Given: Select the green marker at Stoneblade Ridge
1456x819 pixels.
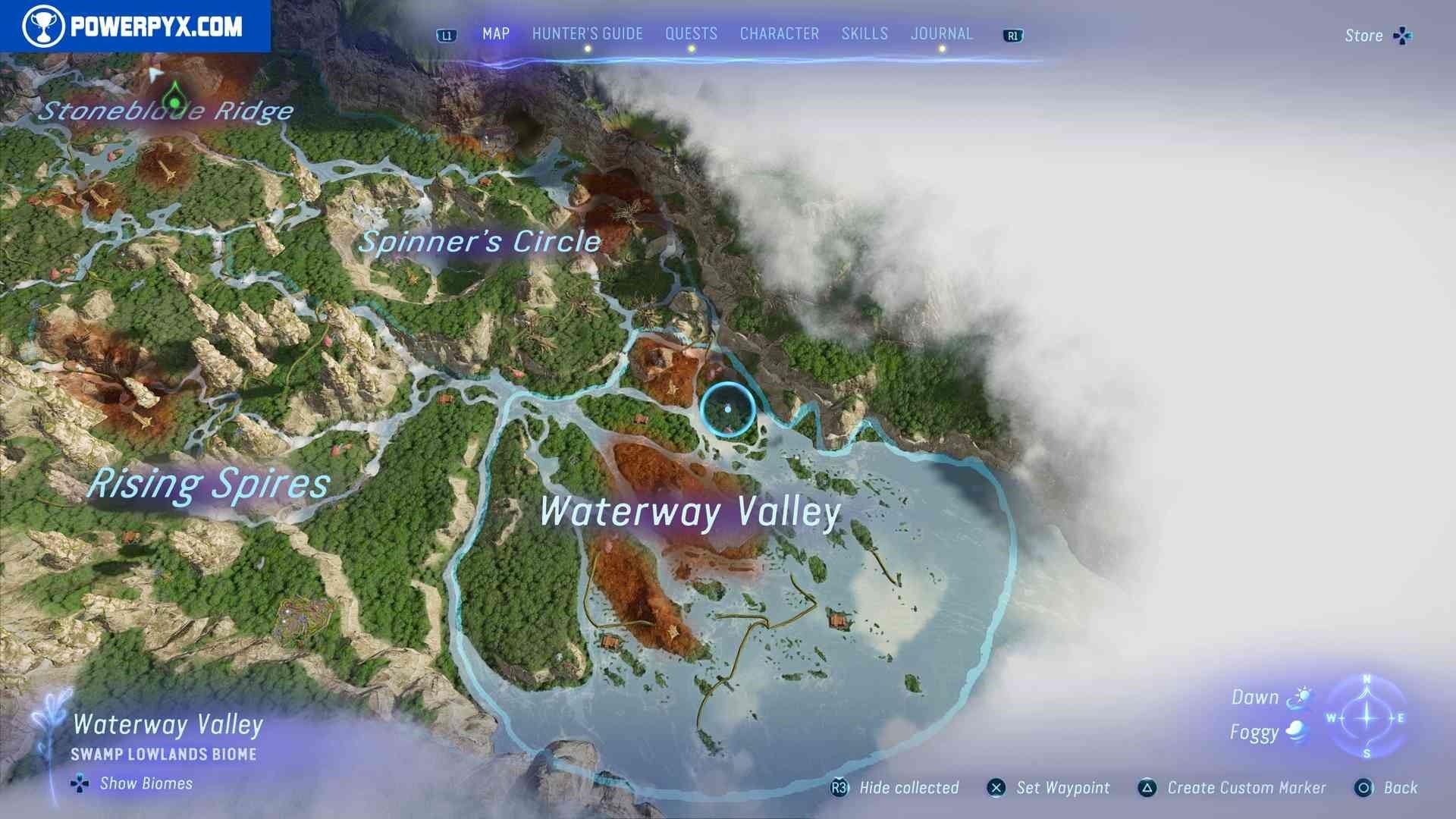Looking at the screenshot, I should point(175,101).
